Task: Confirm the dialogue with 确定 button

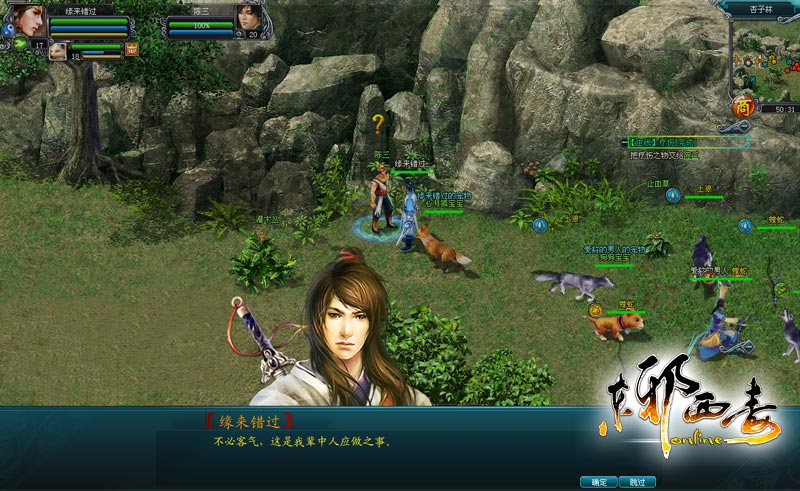Action: click(598, 481)
